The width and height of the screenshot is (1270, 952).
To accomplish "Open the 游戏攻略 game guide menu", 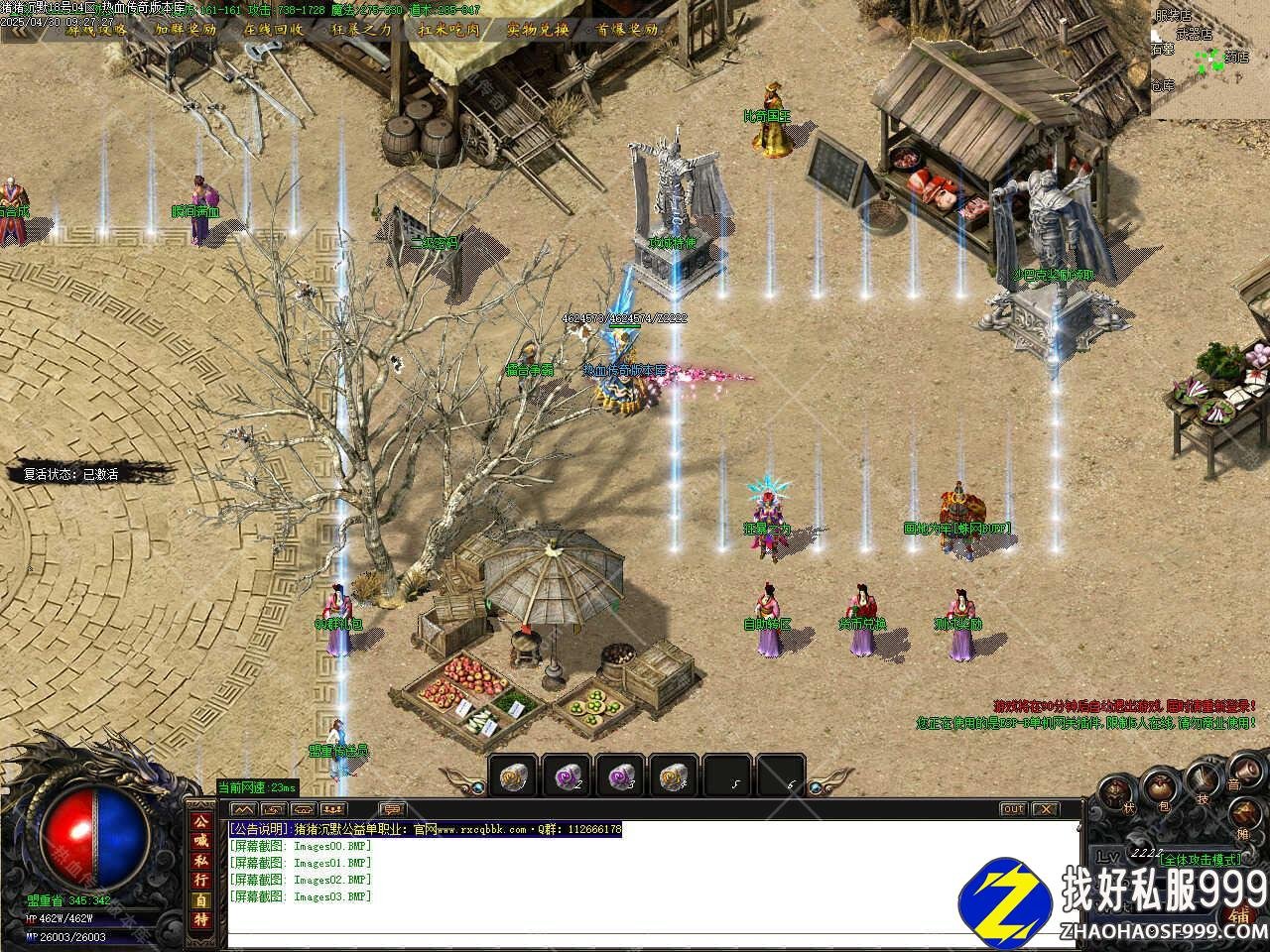I will (96, 29).
